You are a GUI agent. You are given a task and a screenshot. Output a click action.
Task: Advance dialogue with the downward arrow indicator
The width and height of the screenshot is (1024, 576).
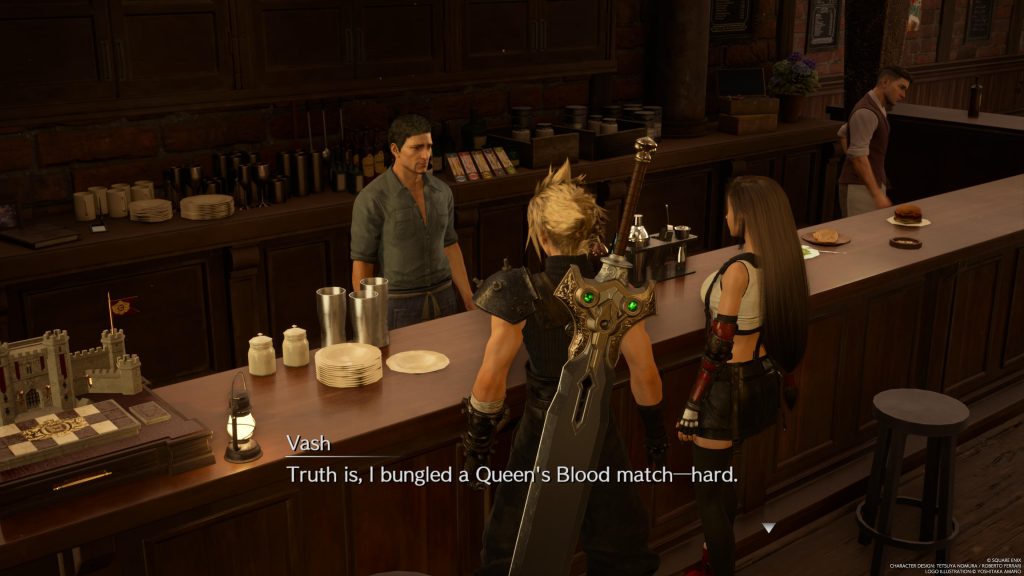[767, 527]
